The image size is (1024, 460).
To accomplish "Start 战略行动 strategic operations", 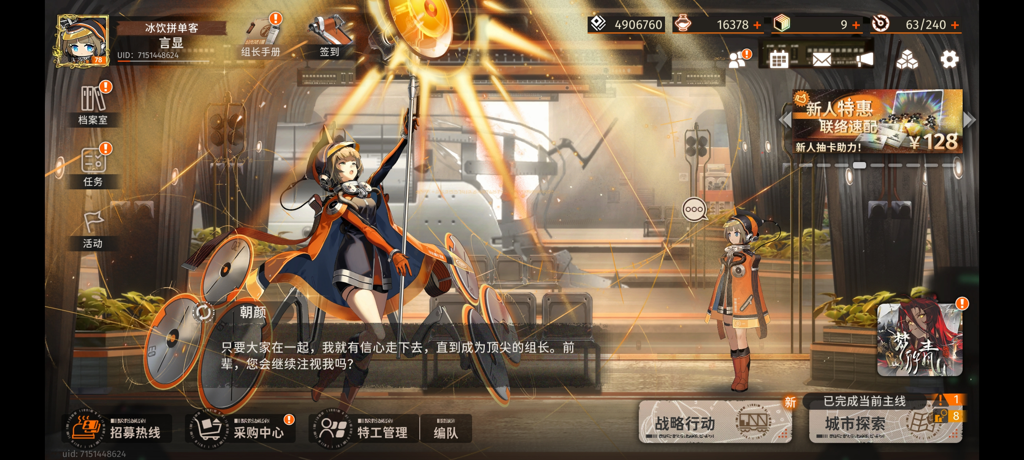I will [x=714, y=423].
